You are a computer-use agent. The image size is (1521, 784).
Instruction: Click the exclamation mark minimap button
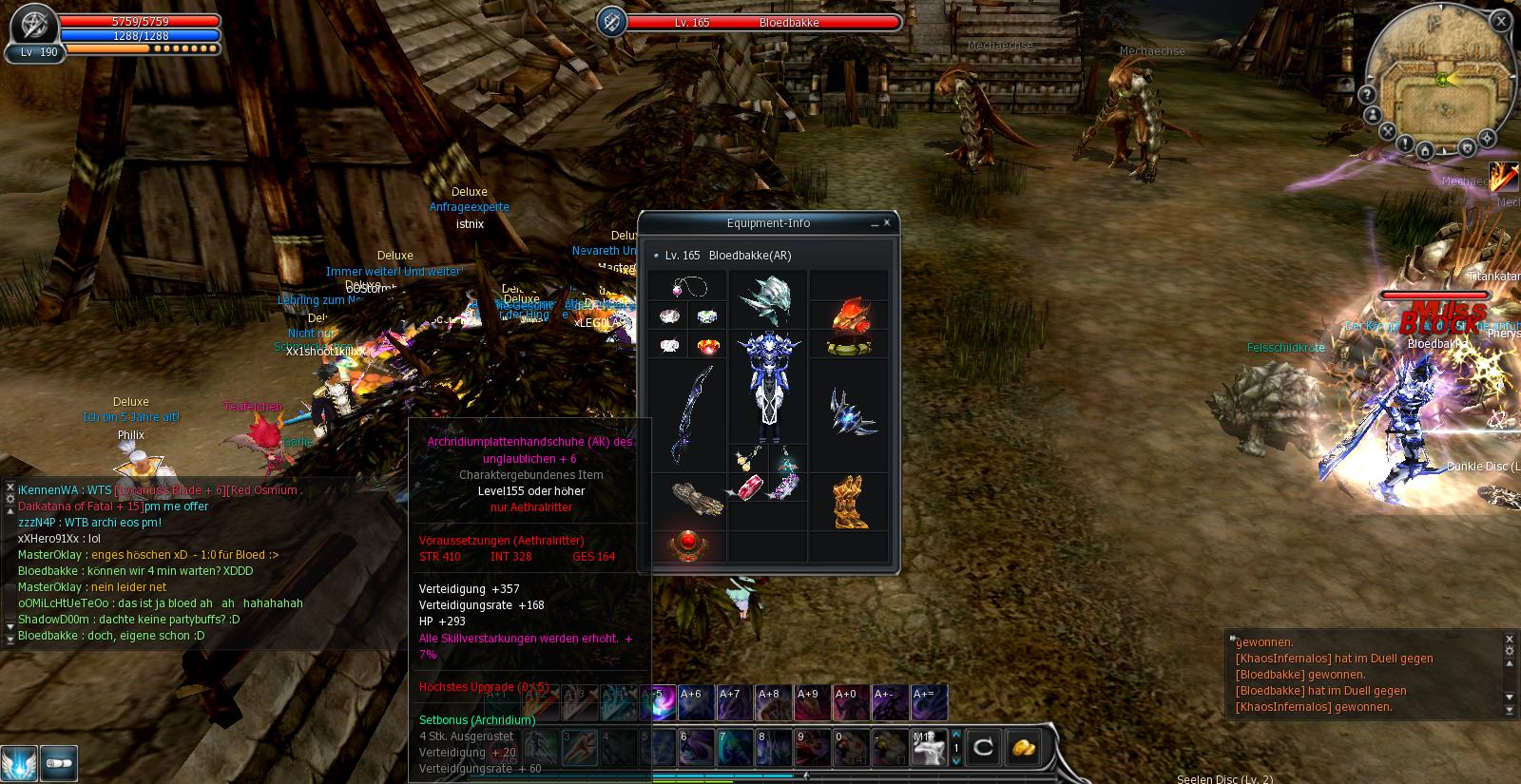coord(1405,143)
